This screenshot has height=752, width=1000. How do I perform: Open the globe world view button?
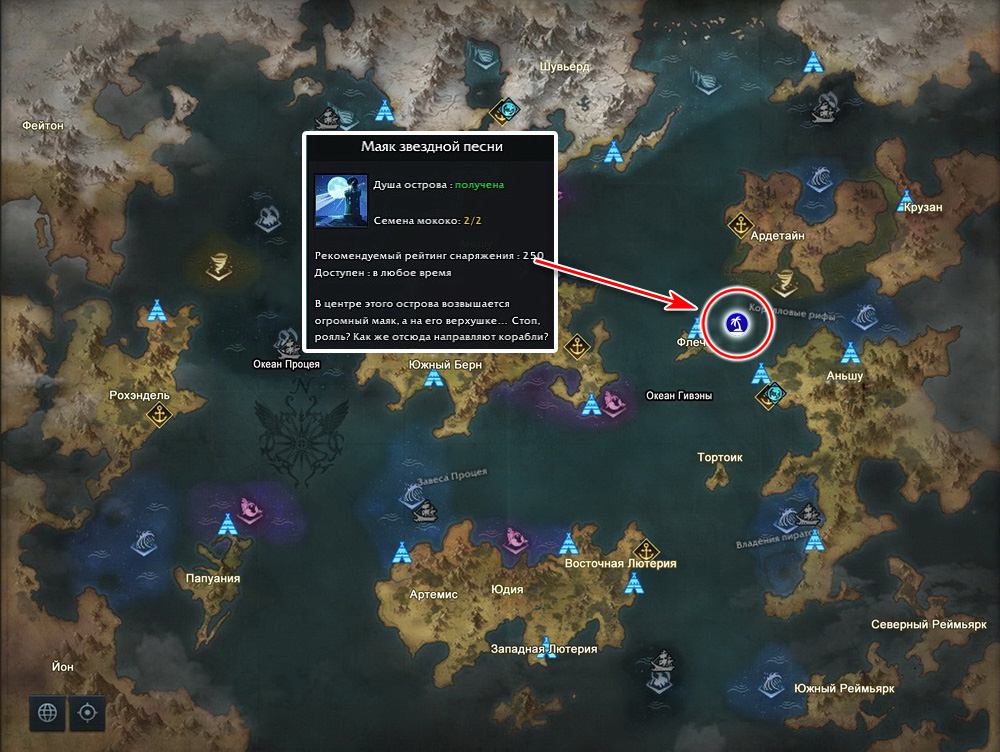pyautogui.click(x=46, y=712)
